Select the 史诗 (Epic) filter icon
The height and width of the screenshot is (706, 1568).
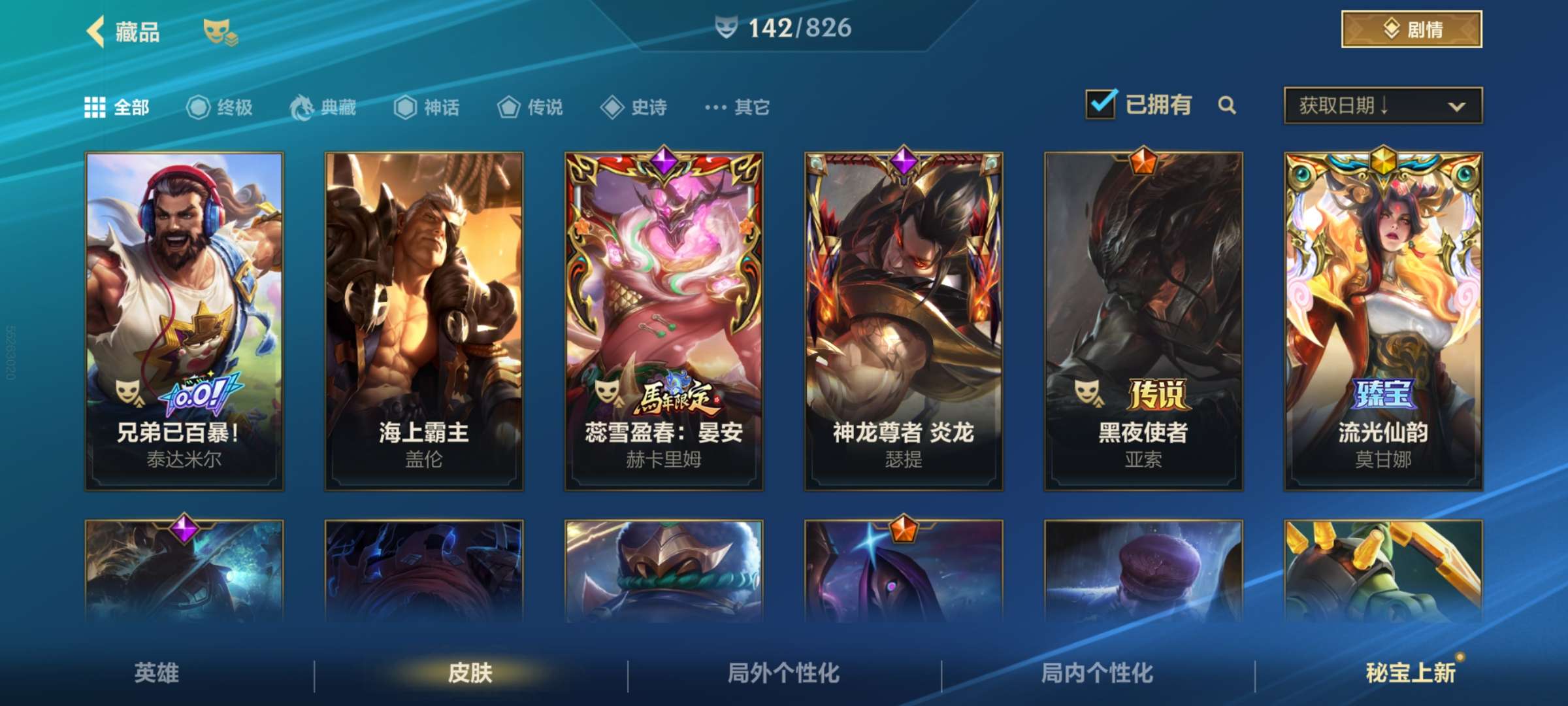[x=612, y=108]
